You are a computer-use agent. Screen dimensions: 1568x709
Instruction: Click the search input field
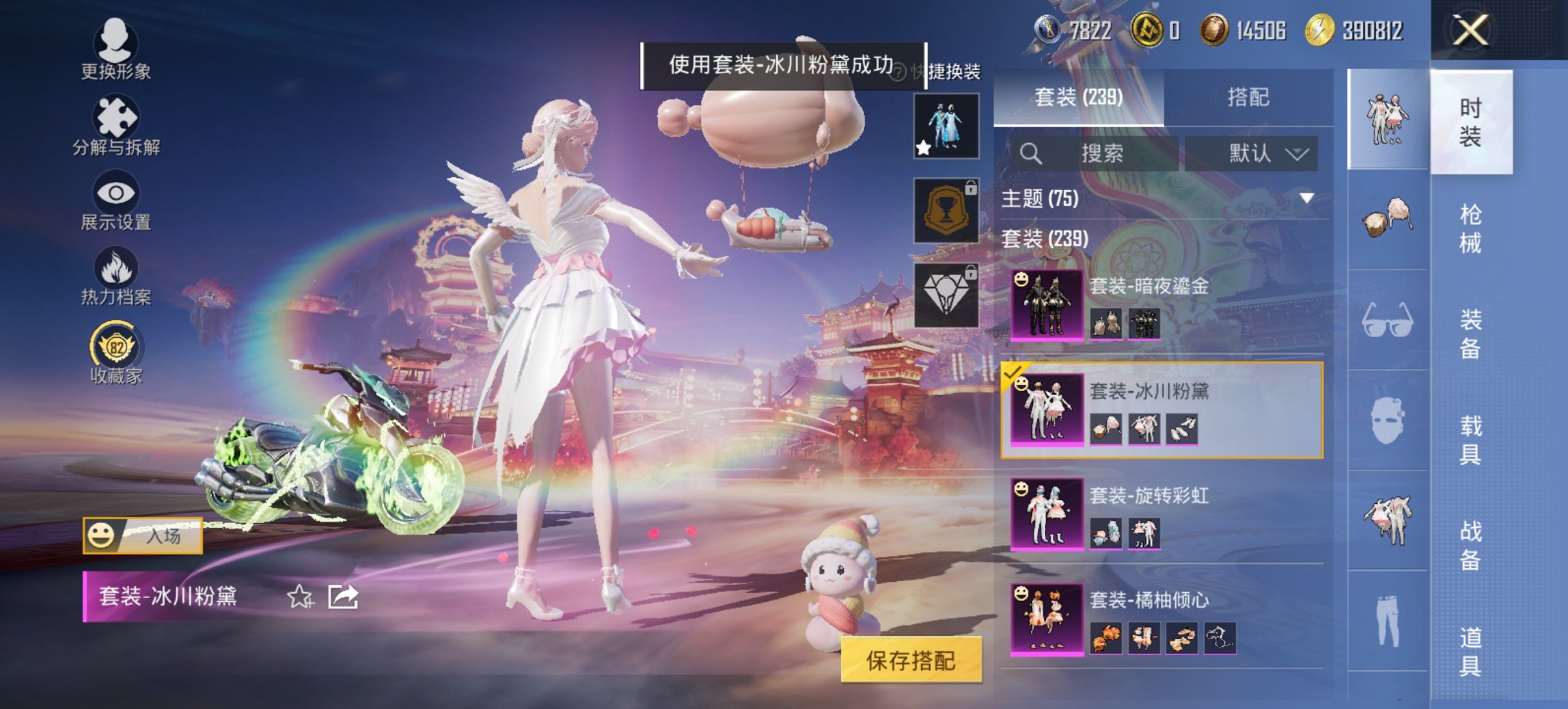pyautogui.click(x=1093, y=153)
